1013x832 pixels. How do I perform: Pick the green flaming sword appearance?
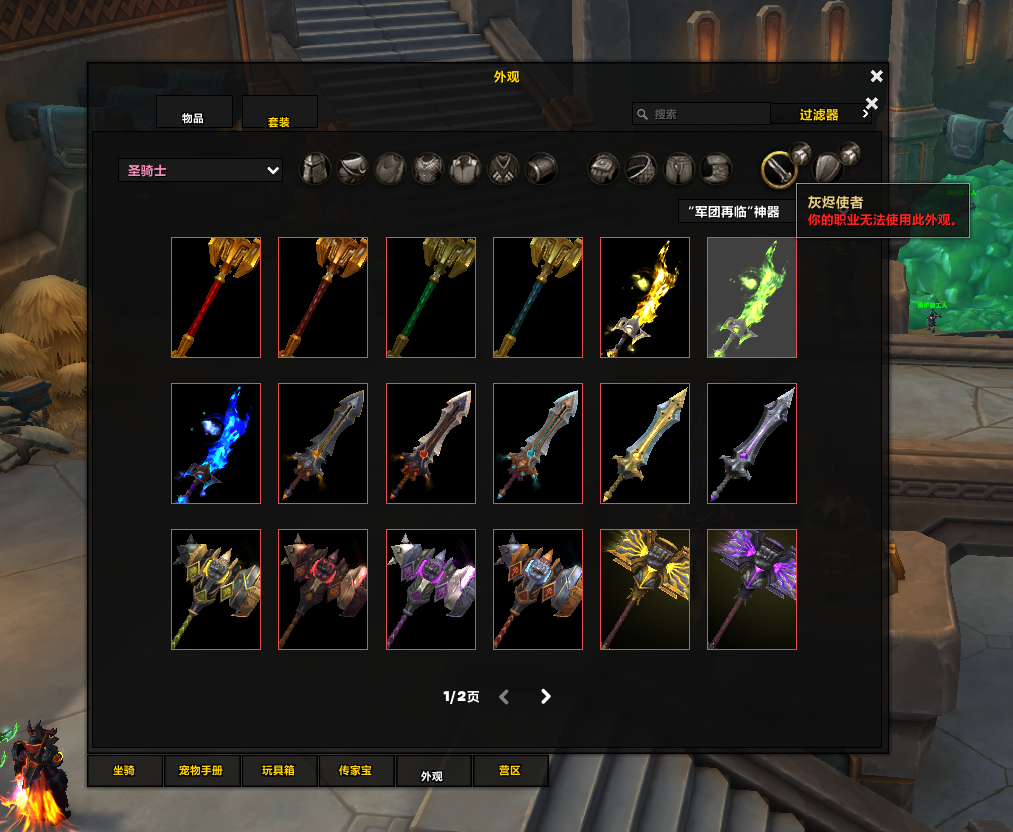point(752,297)
